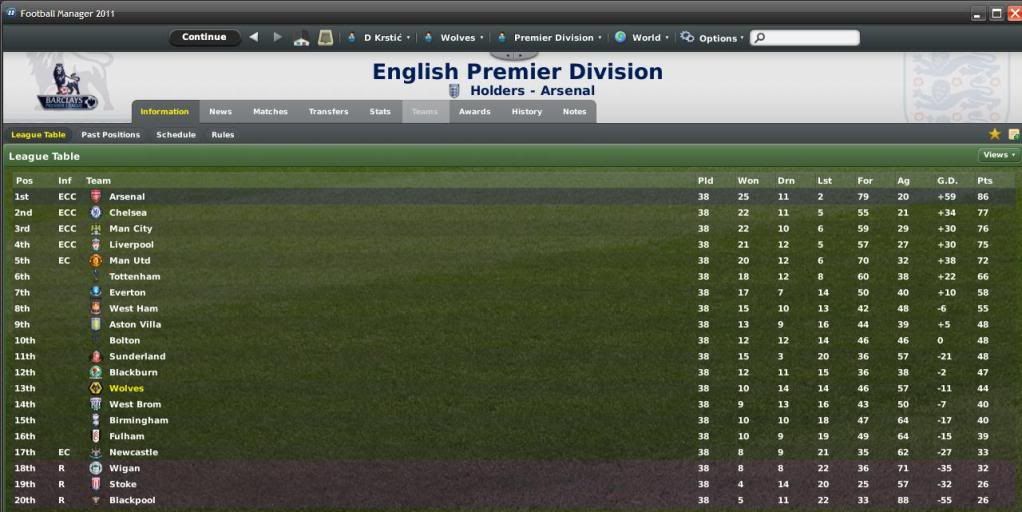Switch to the News tab
This screenshot has height=512, width=1022.
(x=220, y=112)
